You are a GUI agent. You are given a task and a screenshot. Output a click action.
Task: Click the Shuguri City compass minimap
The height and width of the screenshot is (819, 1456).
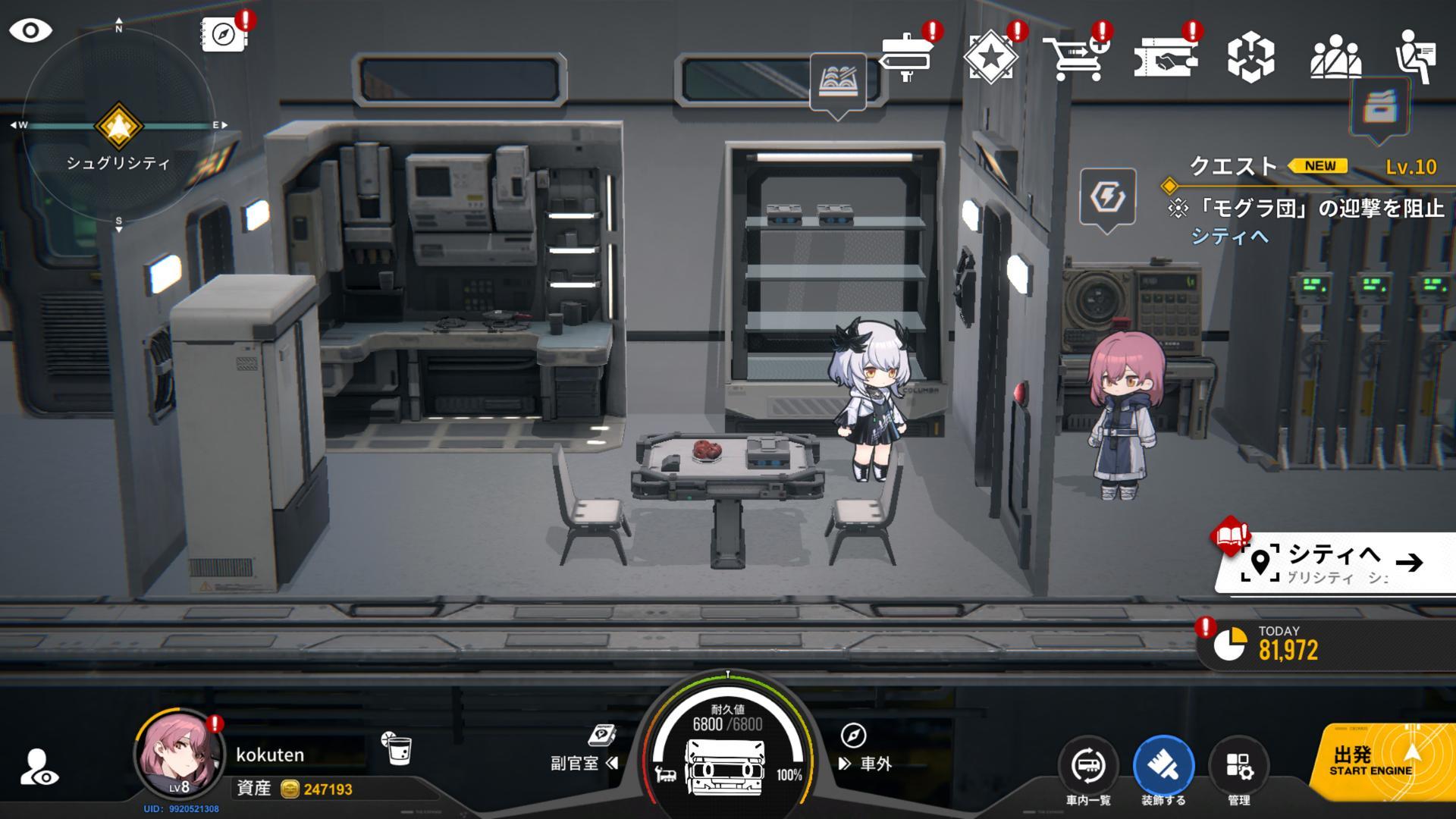(118, 126)
